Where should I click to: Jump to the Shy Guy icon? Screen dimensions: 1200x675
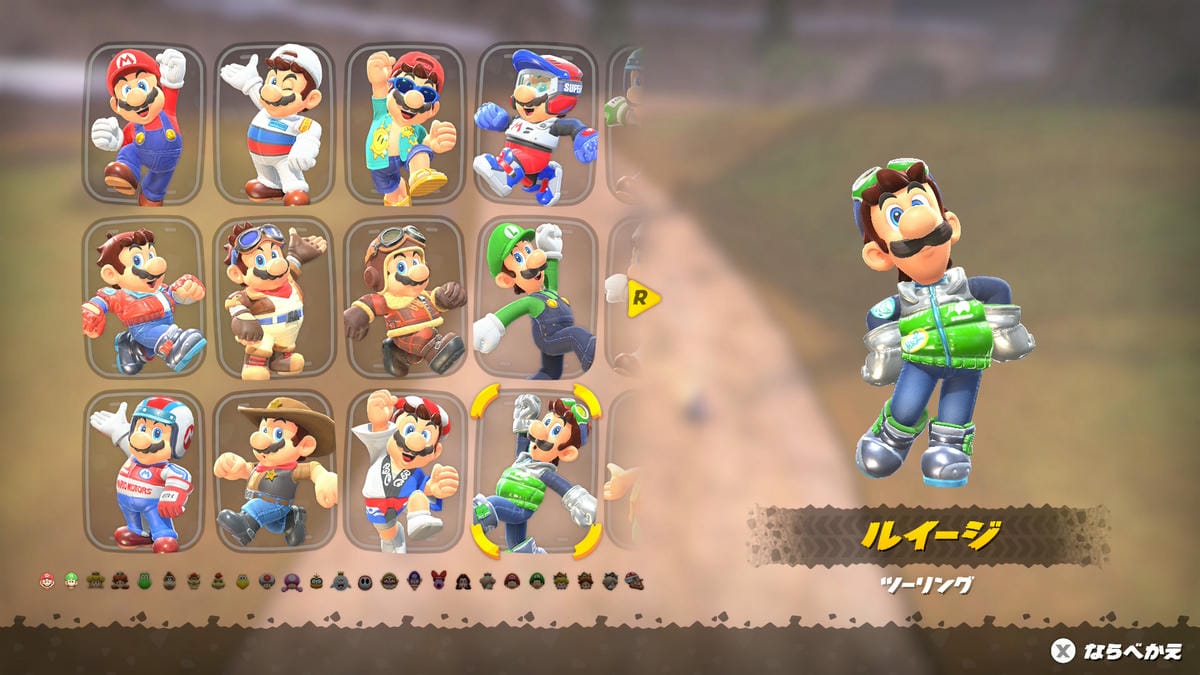(x=365, y=581)
